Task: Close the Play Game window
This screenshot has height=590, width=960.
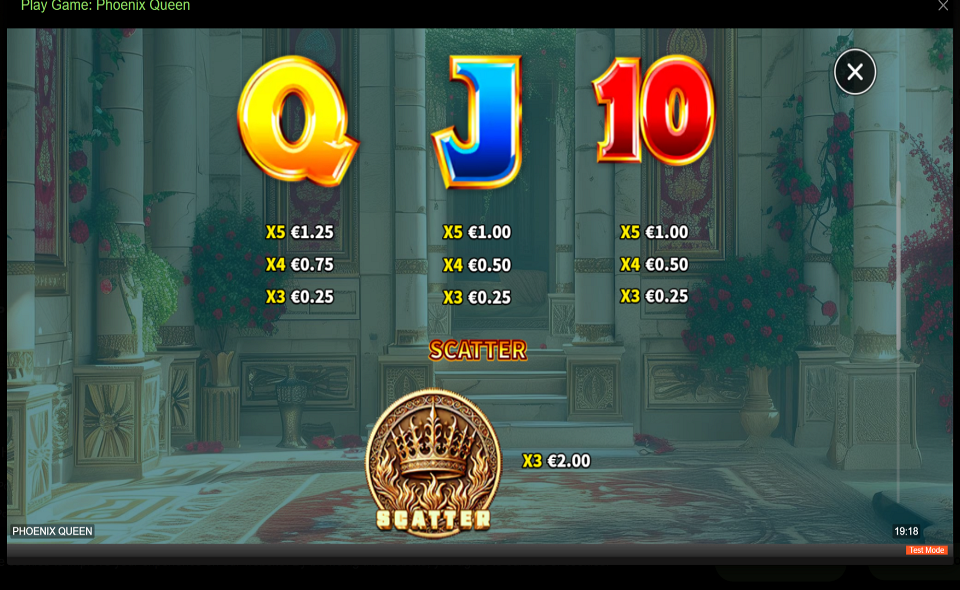Action: point(942,6)
